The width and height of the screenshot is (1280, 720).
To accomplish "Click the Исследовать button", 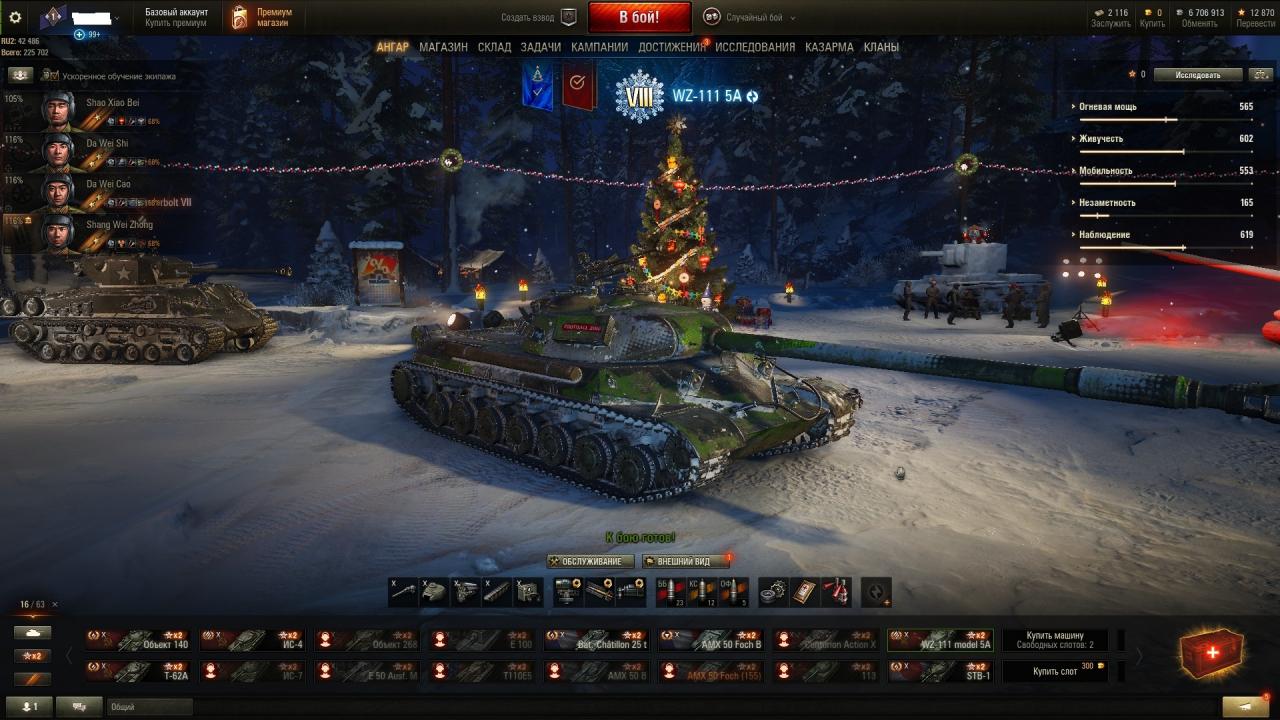I will pos(1198,75).
